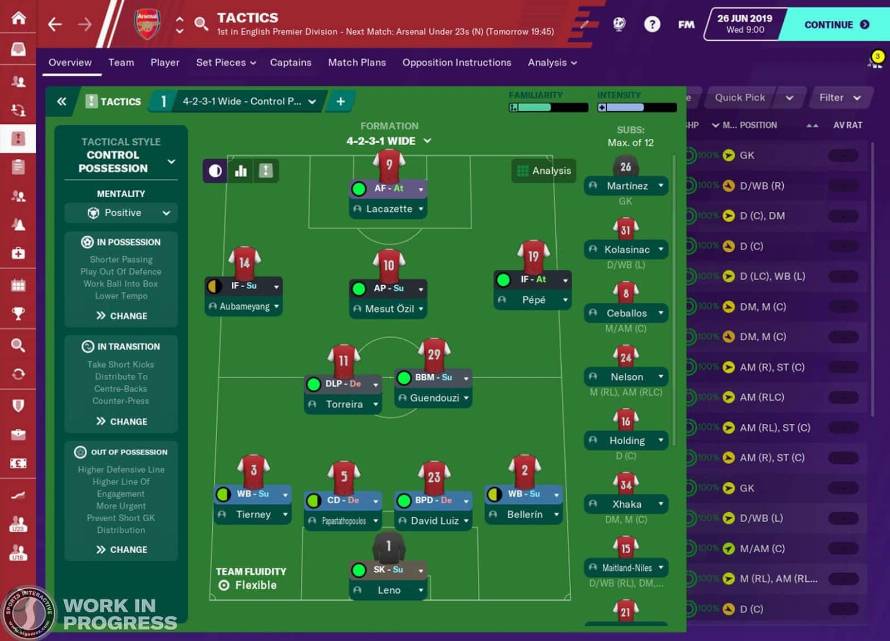Screen dimensions: 890x641
Task: Open the Quick Pick menu
Action: click(x=752, y=98)
